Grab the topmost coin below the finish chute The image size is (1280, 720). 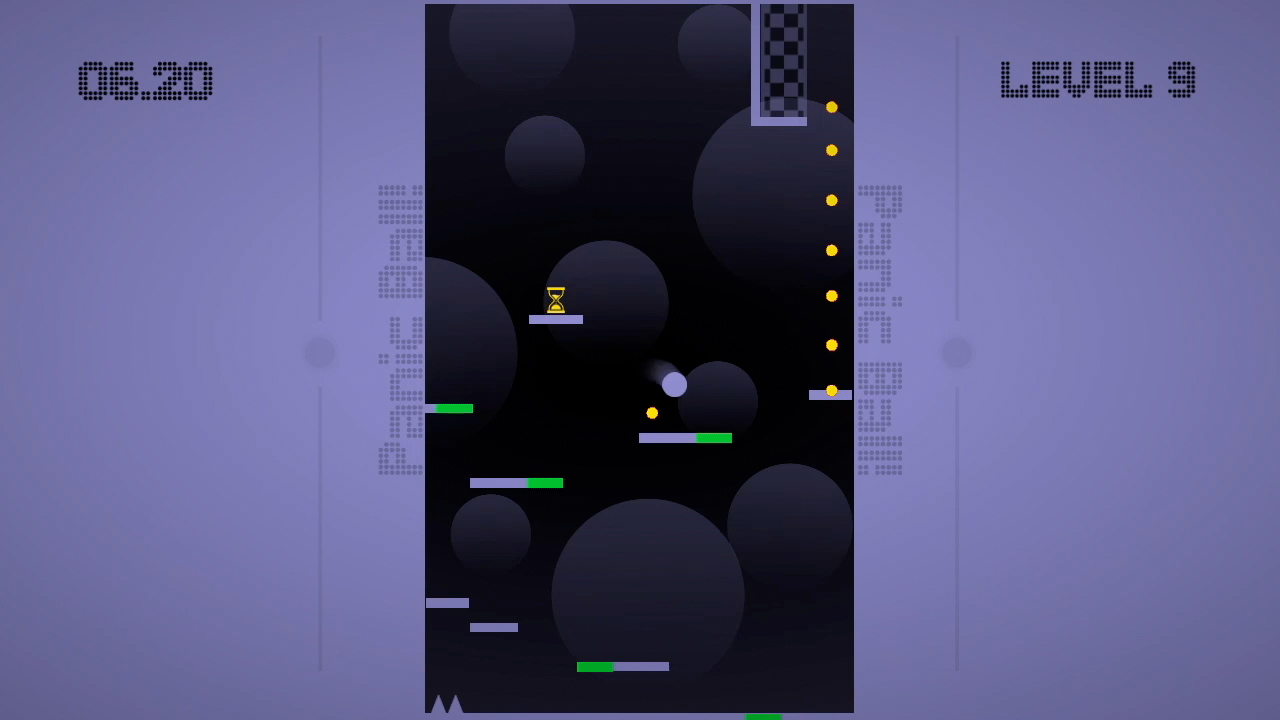click(x=831, y=105)
